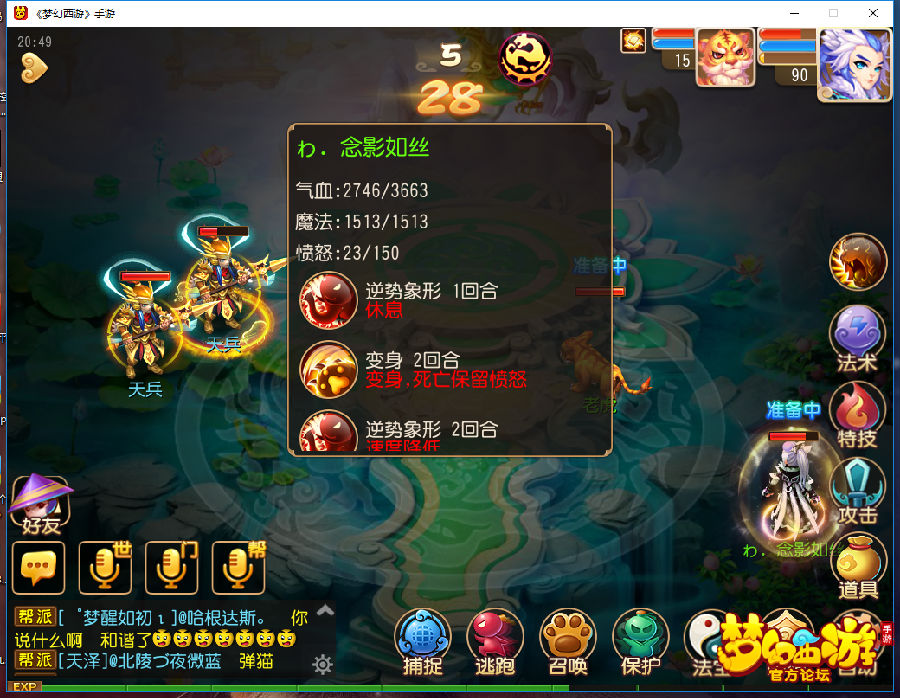Image resolution: width=900 pixels, height=698 pixels.
Task: Select the 特技 special skill button
Action: [x=857, y=412]
